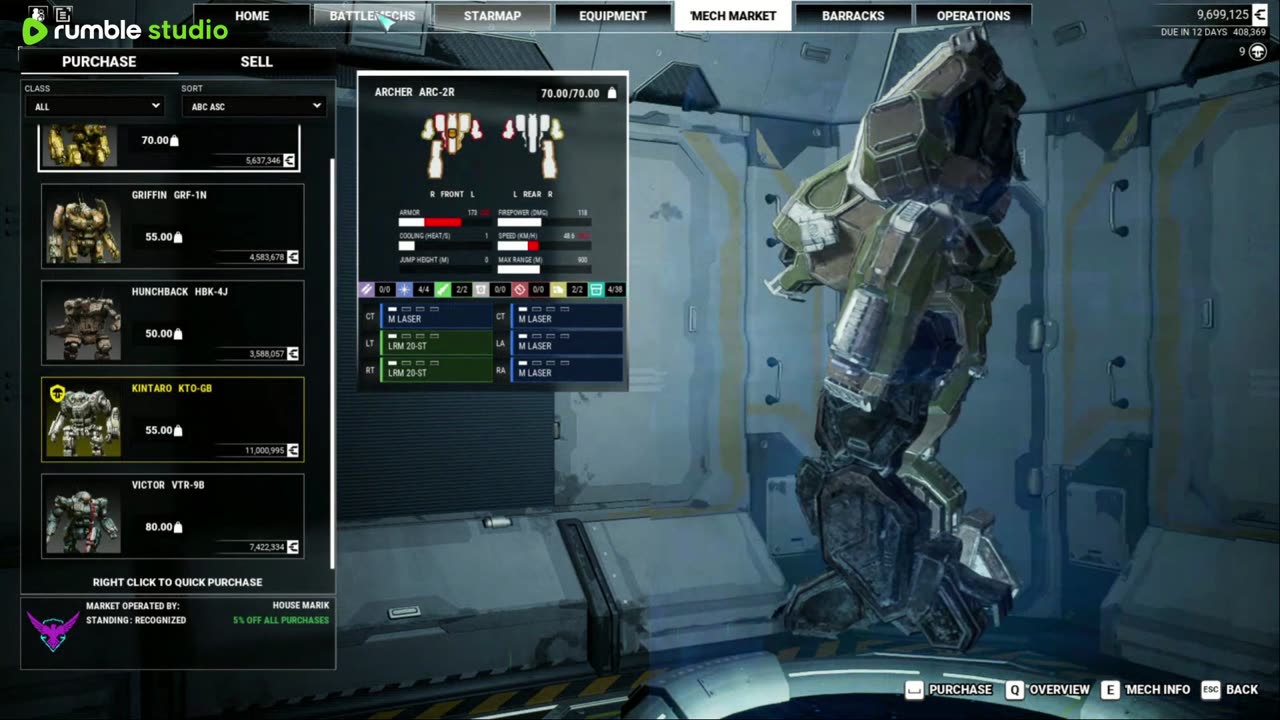This screenshot has width=1280, height=720.
Task: Switch to the Operations tab
Action: 973,16
